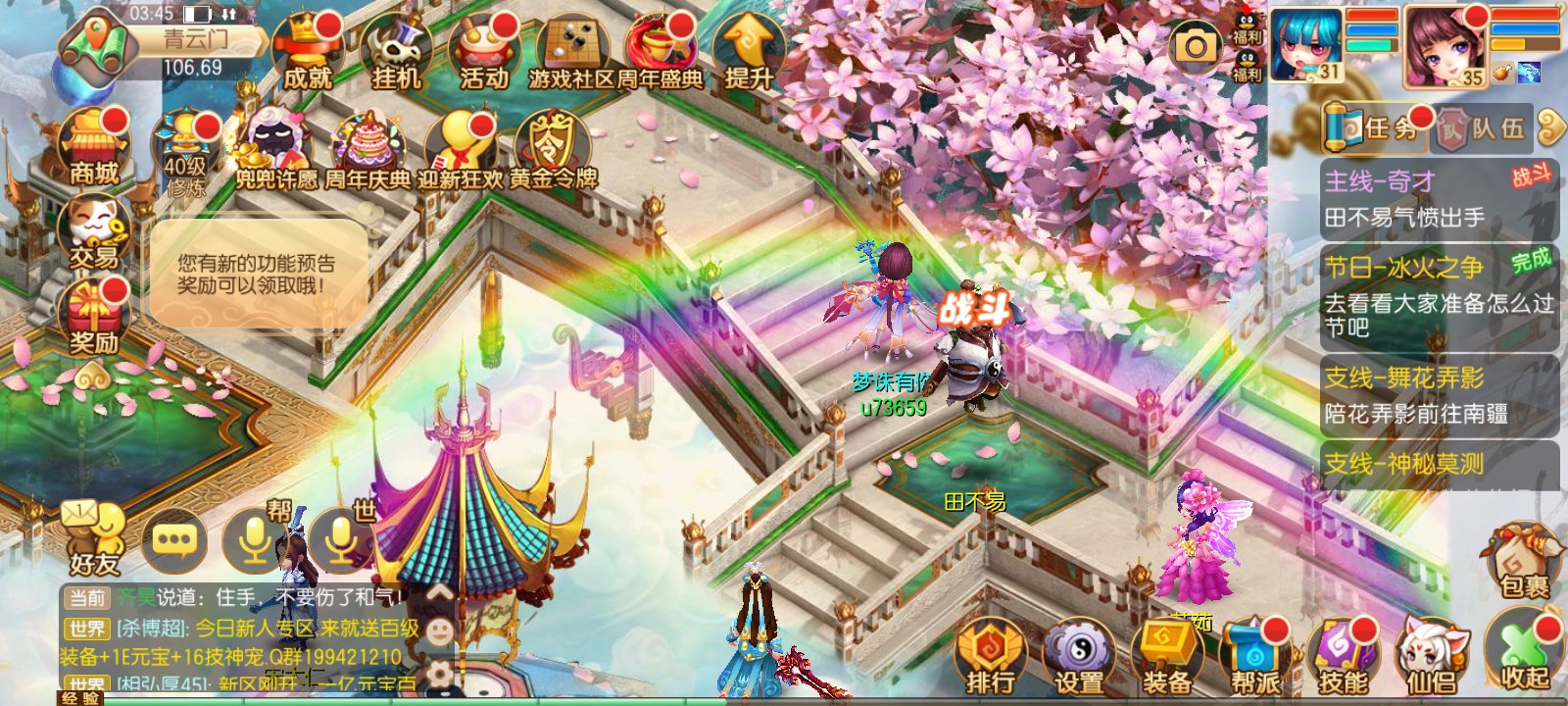Screen dimensions: 1568x706
Task: Open the 包裹 bag inventory
Action: pos(1524,561)
